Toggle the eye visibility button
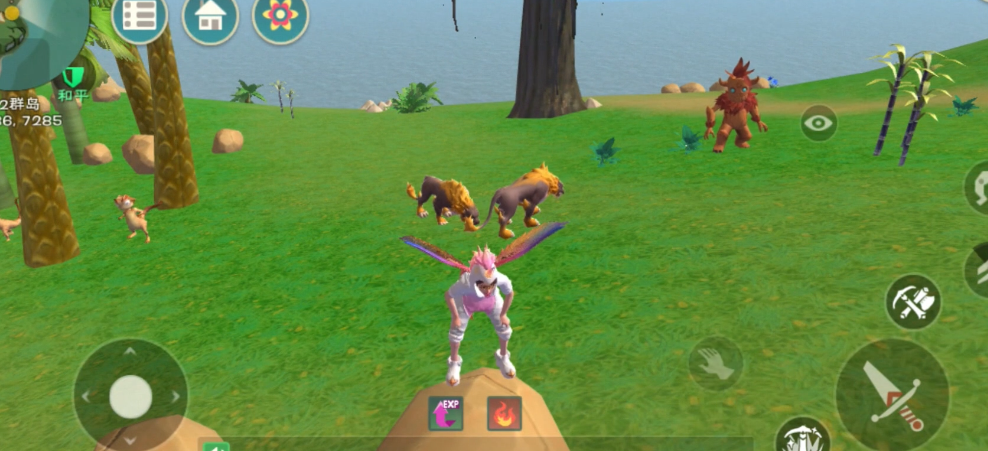This screenshot has width=988, height=451. (819, 124)
